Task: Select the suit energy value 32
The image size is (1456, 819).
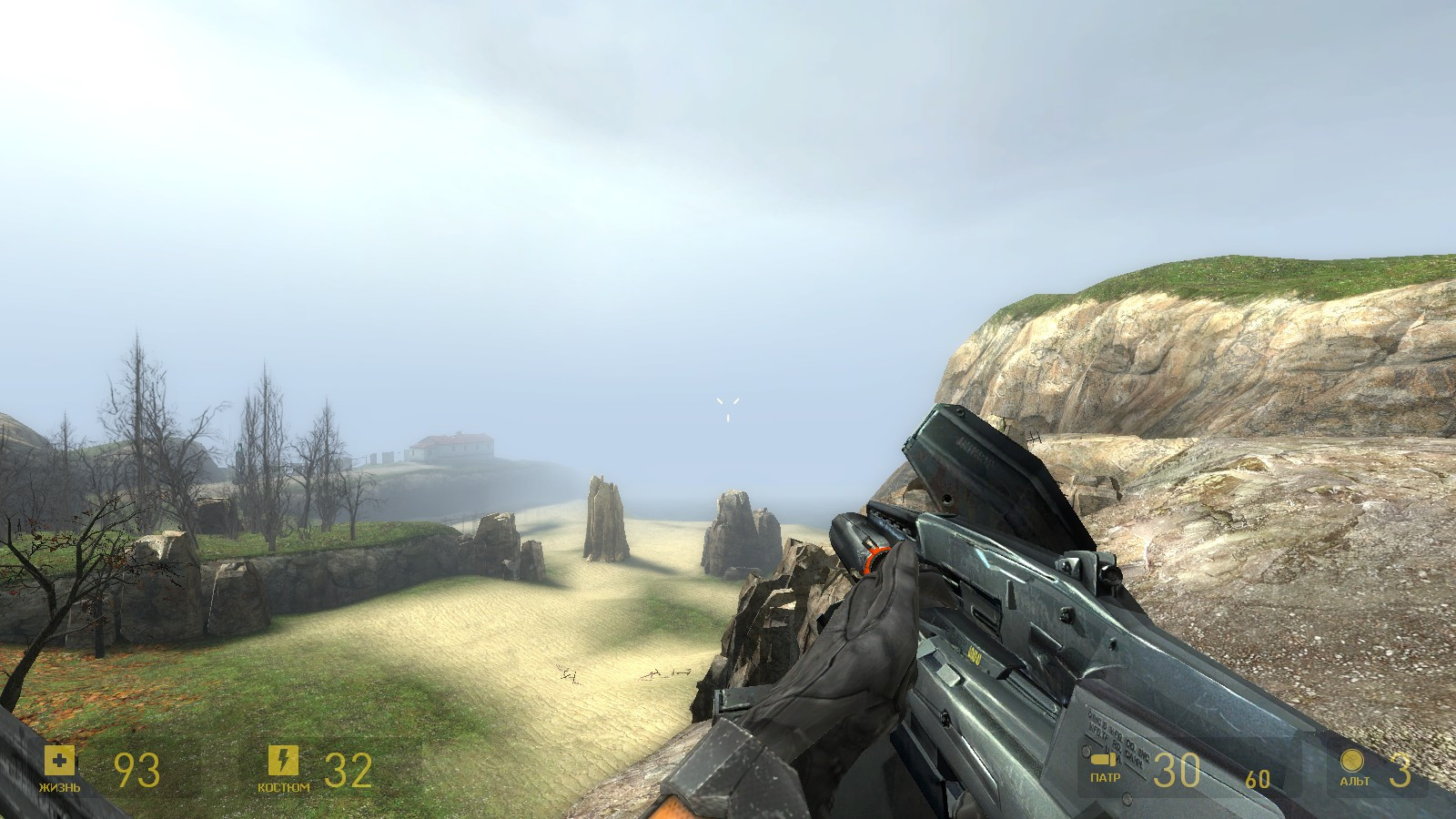Action: pyautogui.click(x=349, y=769)
